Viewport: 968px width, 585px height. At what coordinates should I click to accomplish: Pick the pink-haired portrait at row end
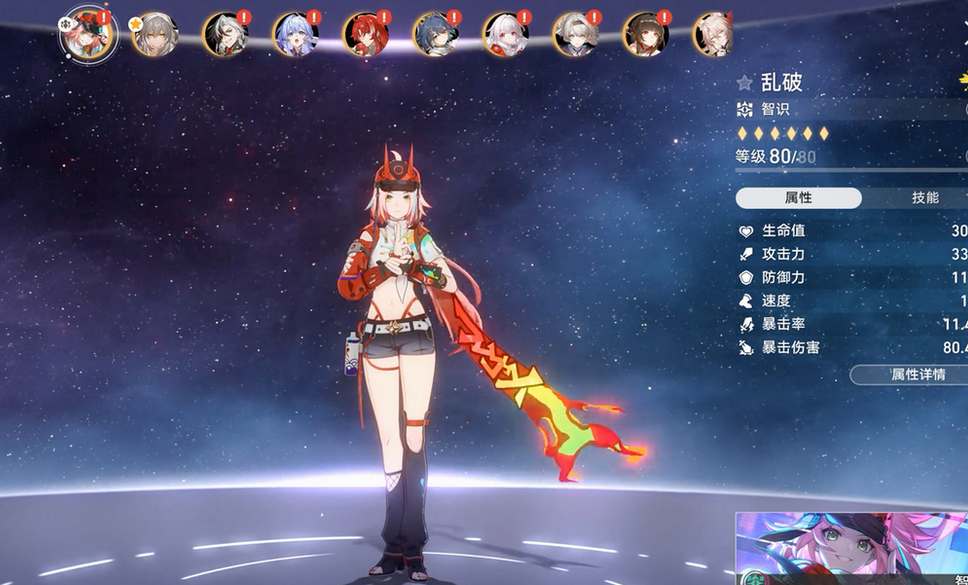pyautogui.click(x=714, y=34)
